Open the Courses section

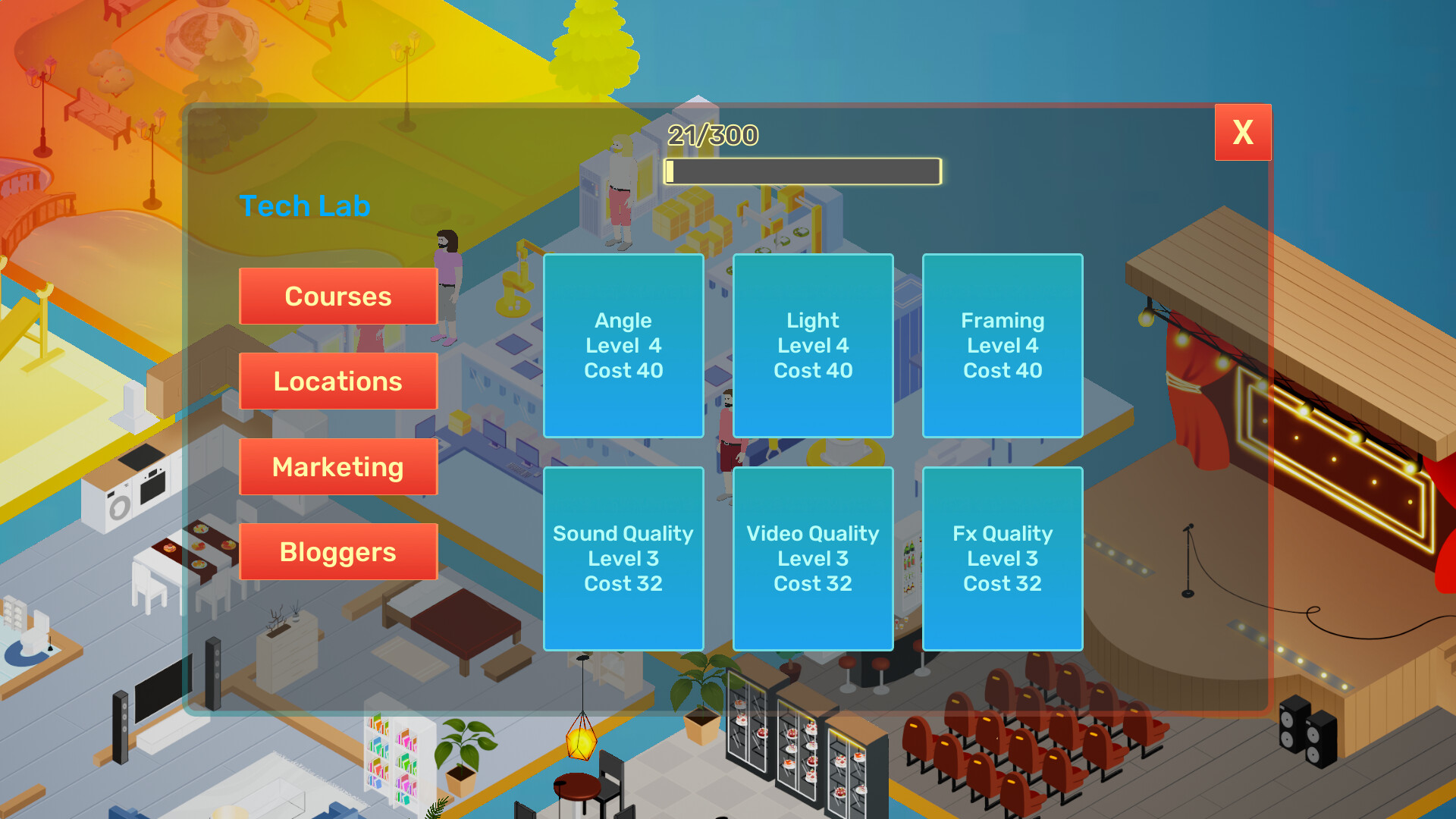tap(337, 296)
